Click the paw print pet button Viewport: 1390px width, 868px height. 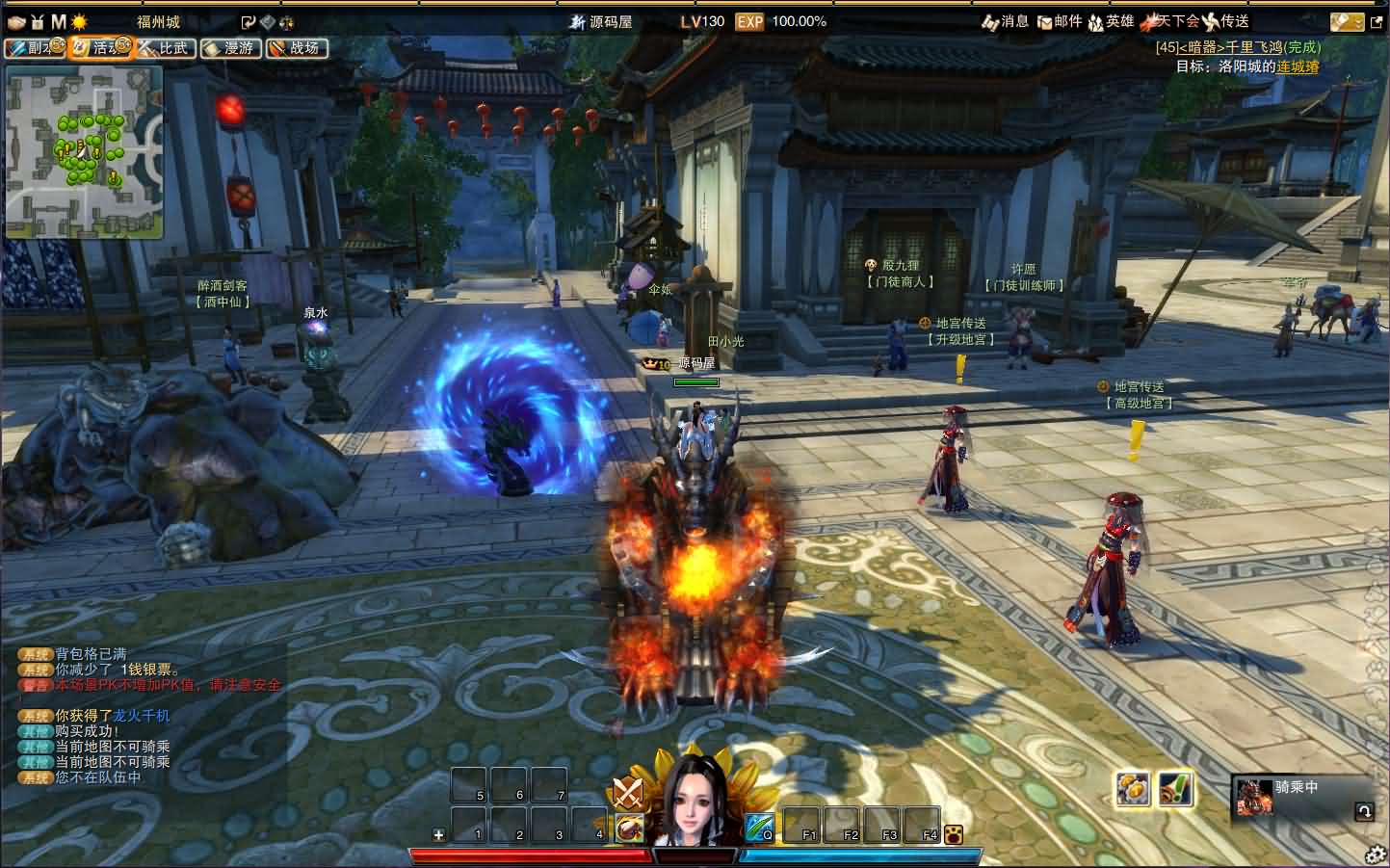954,834
